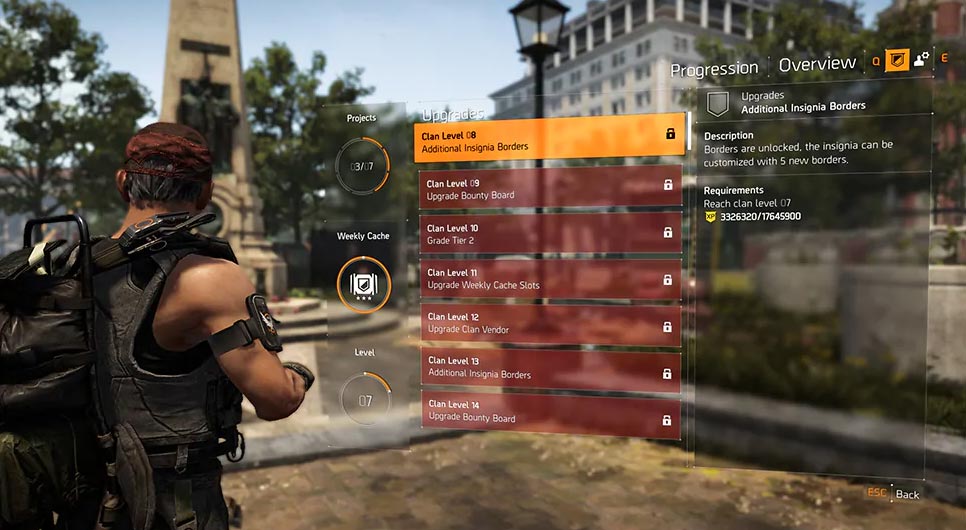Pick the Clan Level 12 Upgrade Clan Vendor row
Viewport: 966px width, 530px height.
tap(549, 323)
